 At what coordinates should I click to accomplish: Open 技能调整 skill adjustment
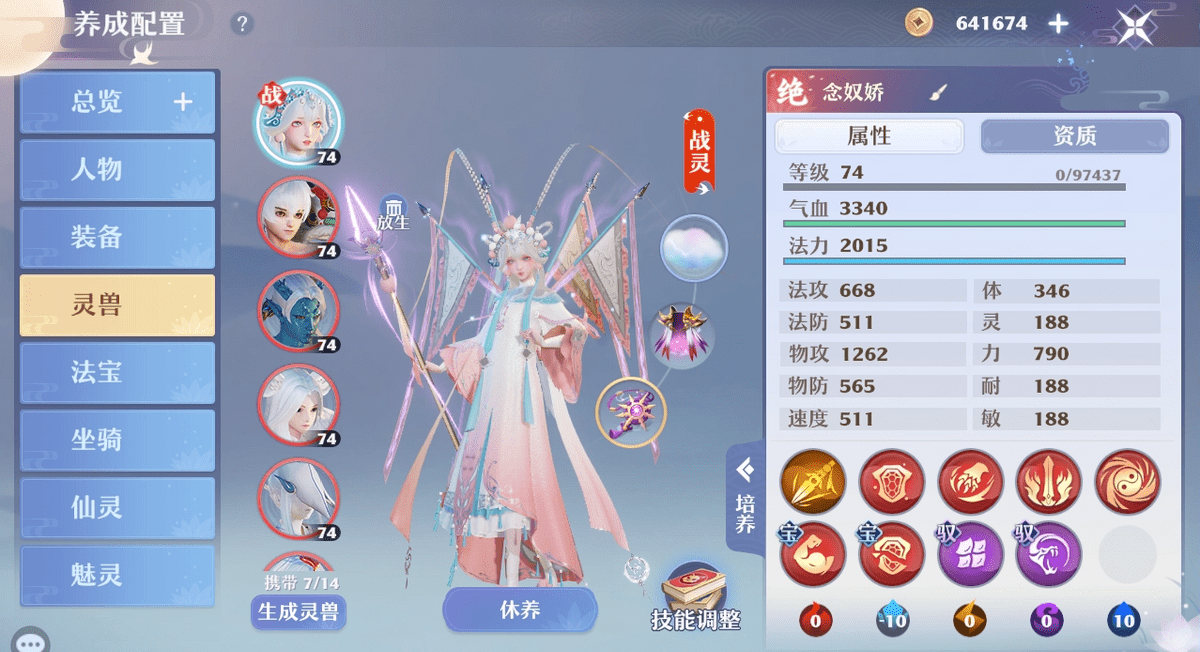[x=696, y=598]
